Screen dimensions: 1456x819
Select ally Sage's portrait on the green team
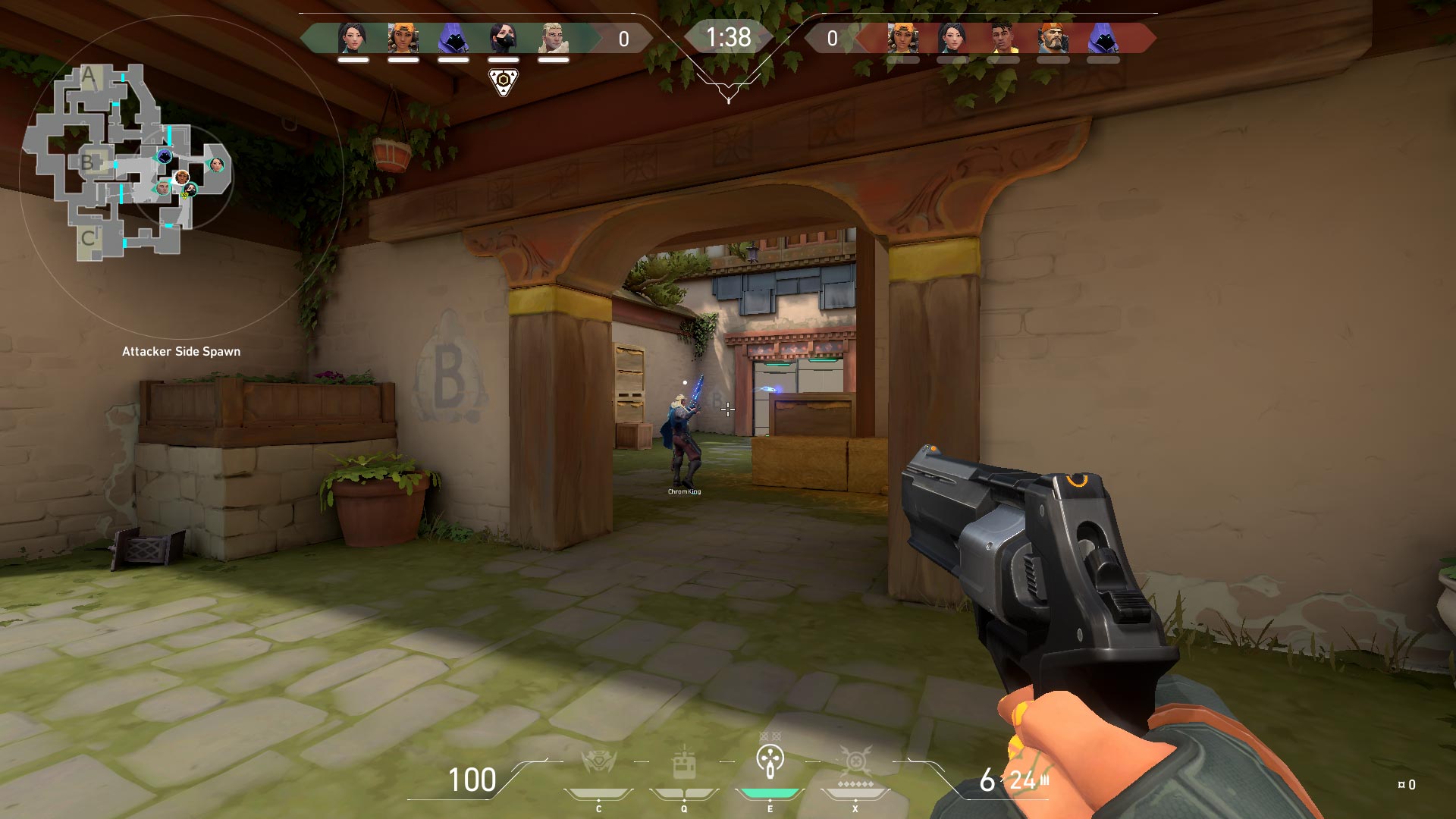click(x=353, y=37)
